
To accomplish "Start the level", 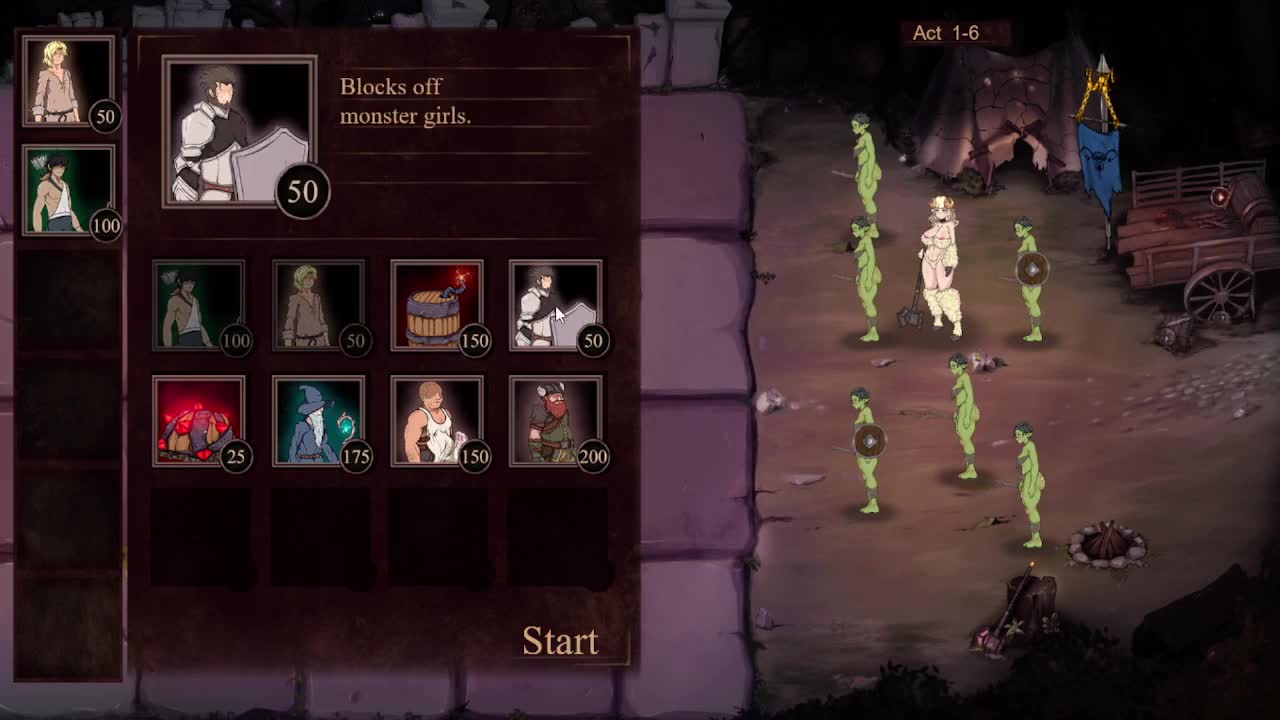I will [x=560, y=641].
